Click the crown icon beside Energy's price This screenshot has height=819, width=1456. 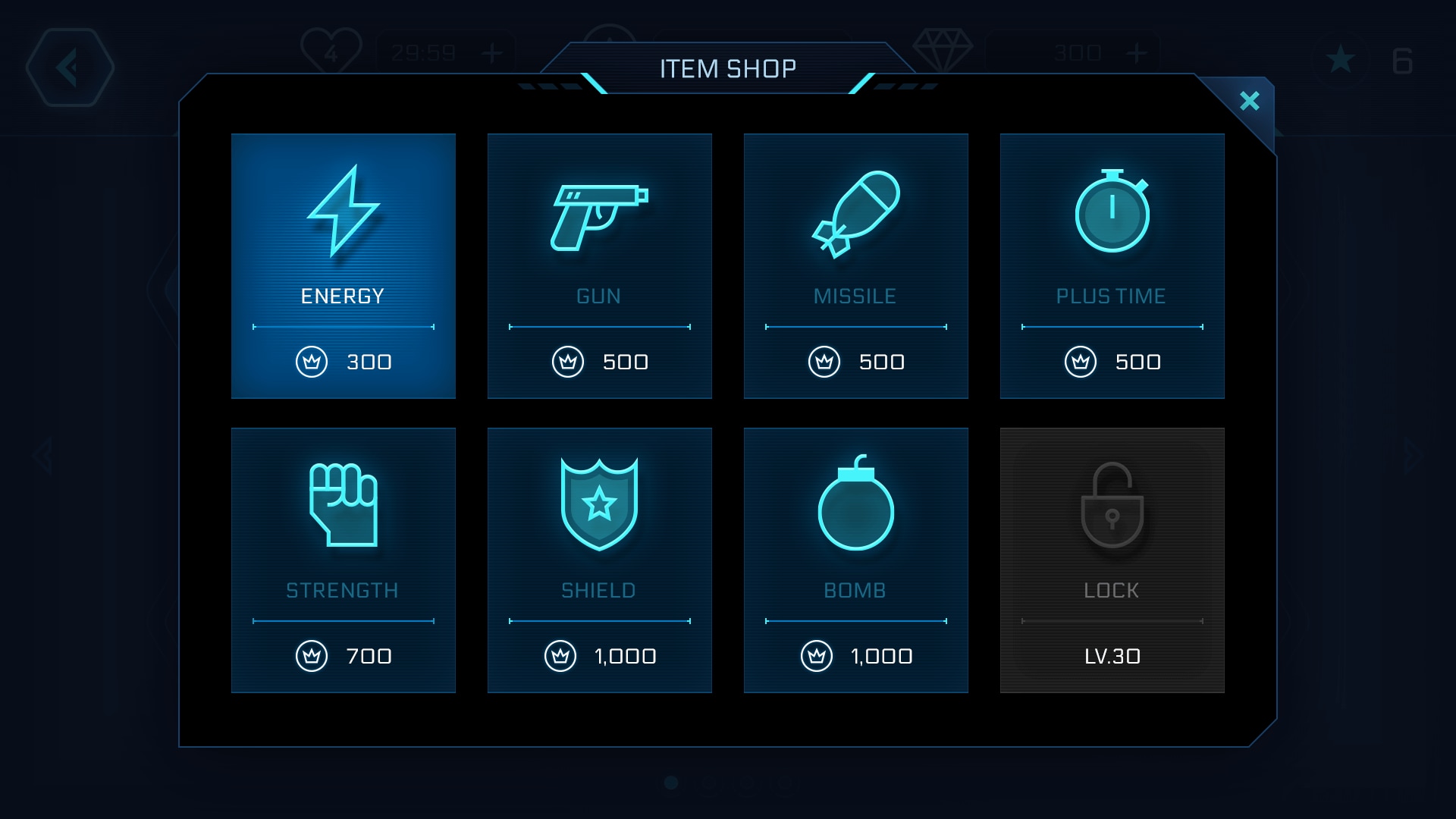(312, 362)
